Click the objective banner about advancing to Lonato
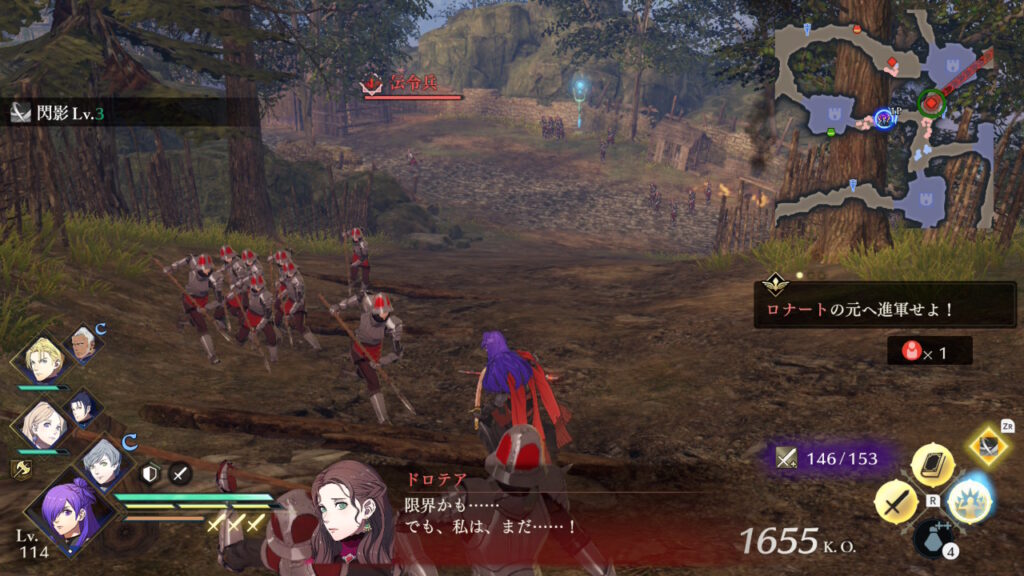Image resolution: width=1024 pixels, height=576 pixels. (885, 304)
